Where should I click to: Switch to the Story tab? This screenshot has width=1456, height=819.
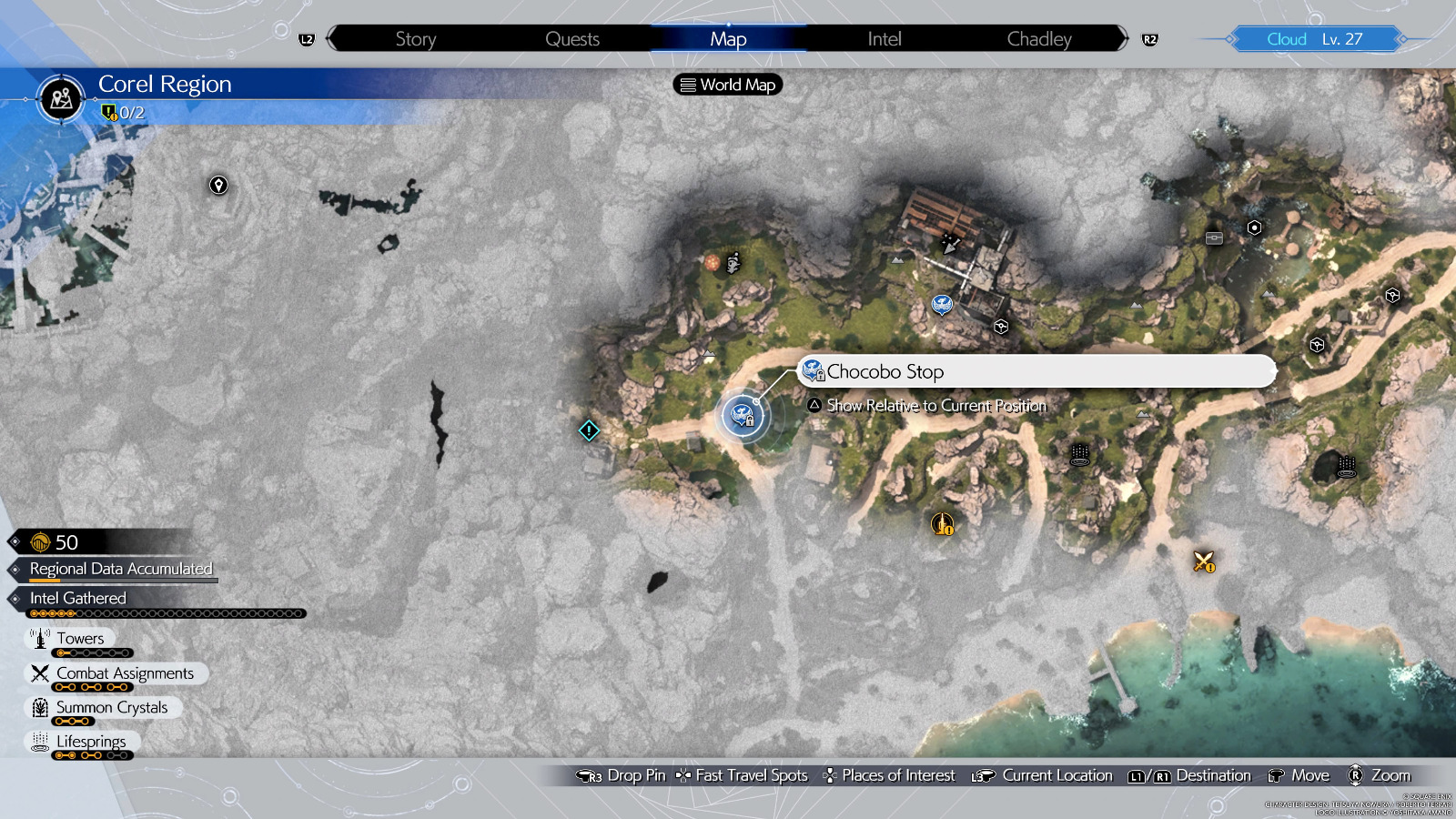pos(415,39)
